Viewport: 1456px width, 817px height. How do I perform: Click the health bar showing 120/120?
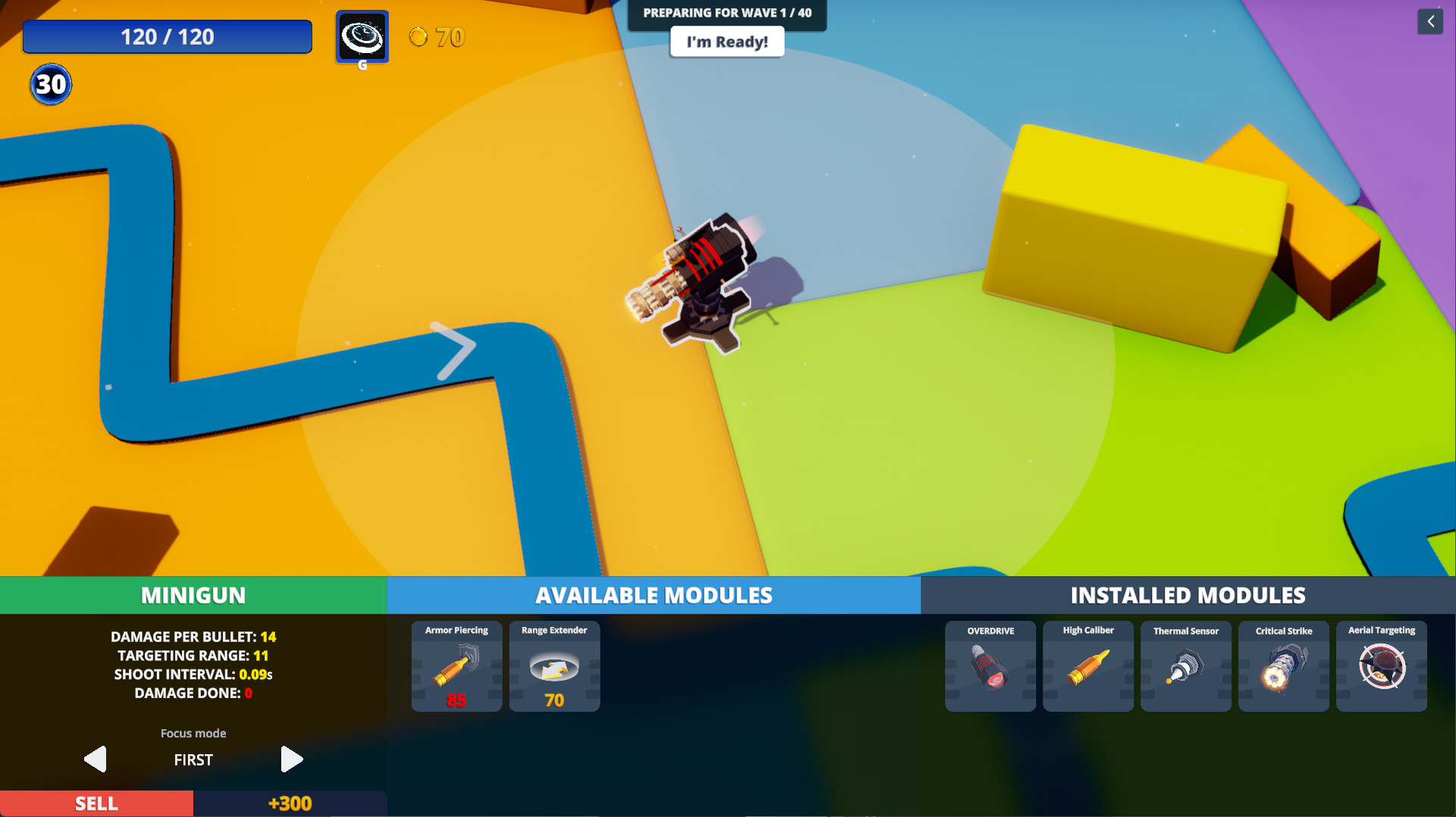point(167,36)
